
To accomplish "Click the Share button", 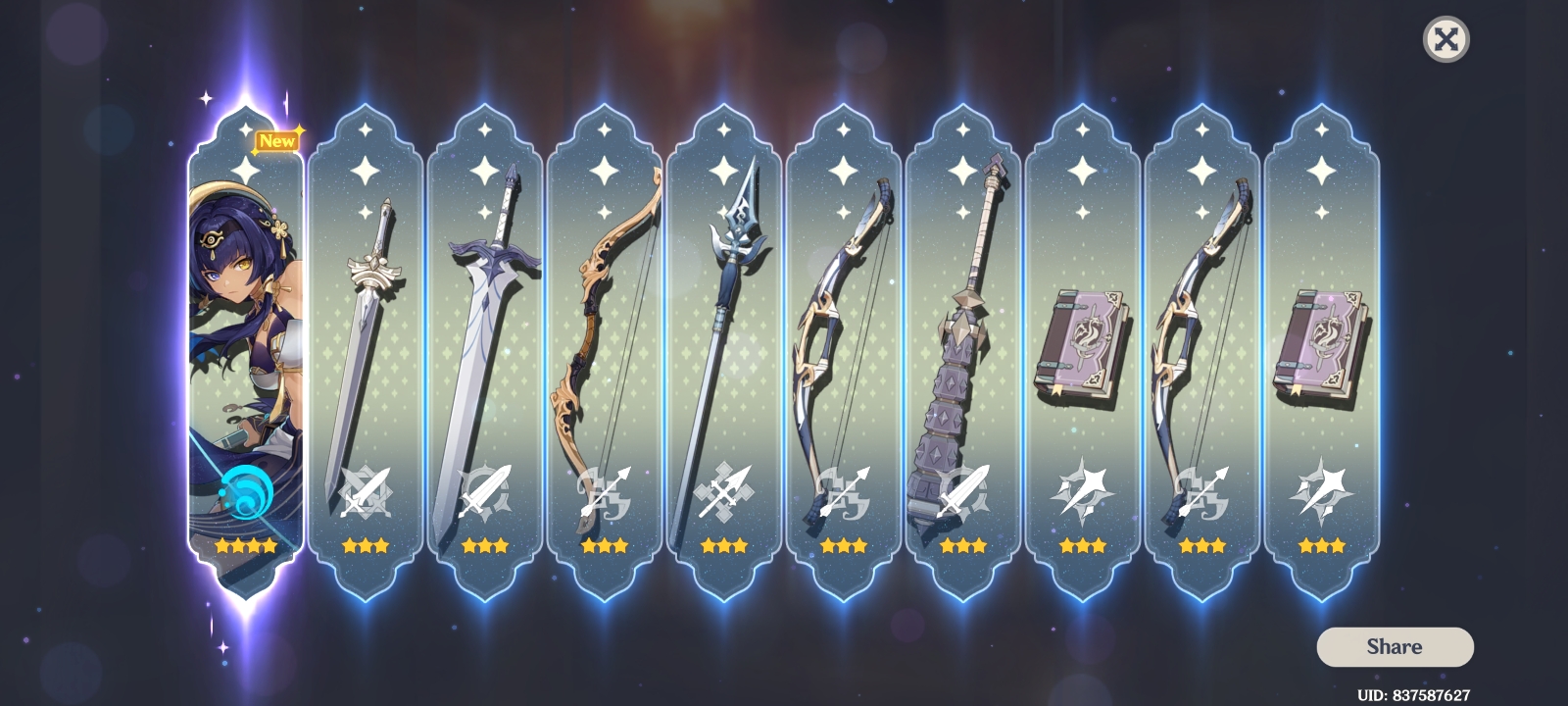I will coord(1395,646).
